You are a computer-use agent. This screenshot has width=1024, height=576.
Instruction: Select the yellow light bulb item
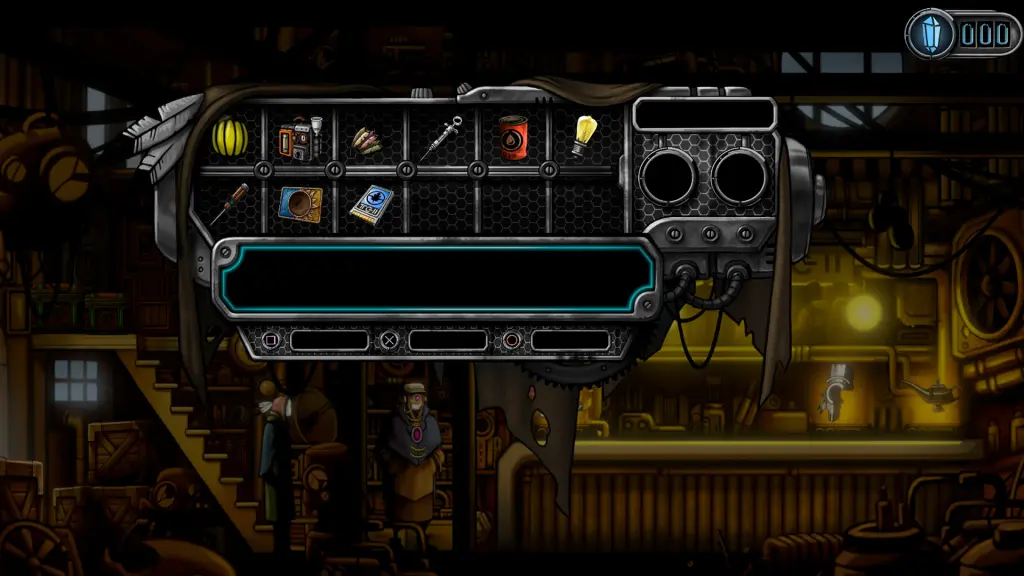[x=584, y=137]
